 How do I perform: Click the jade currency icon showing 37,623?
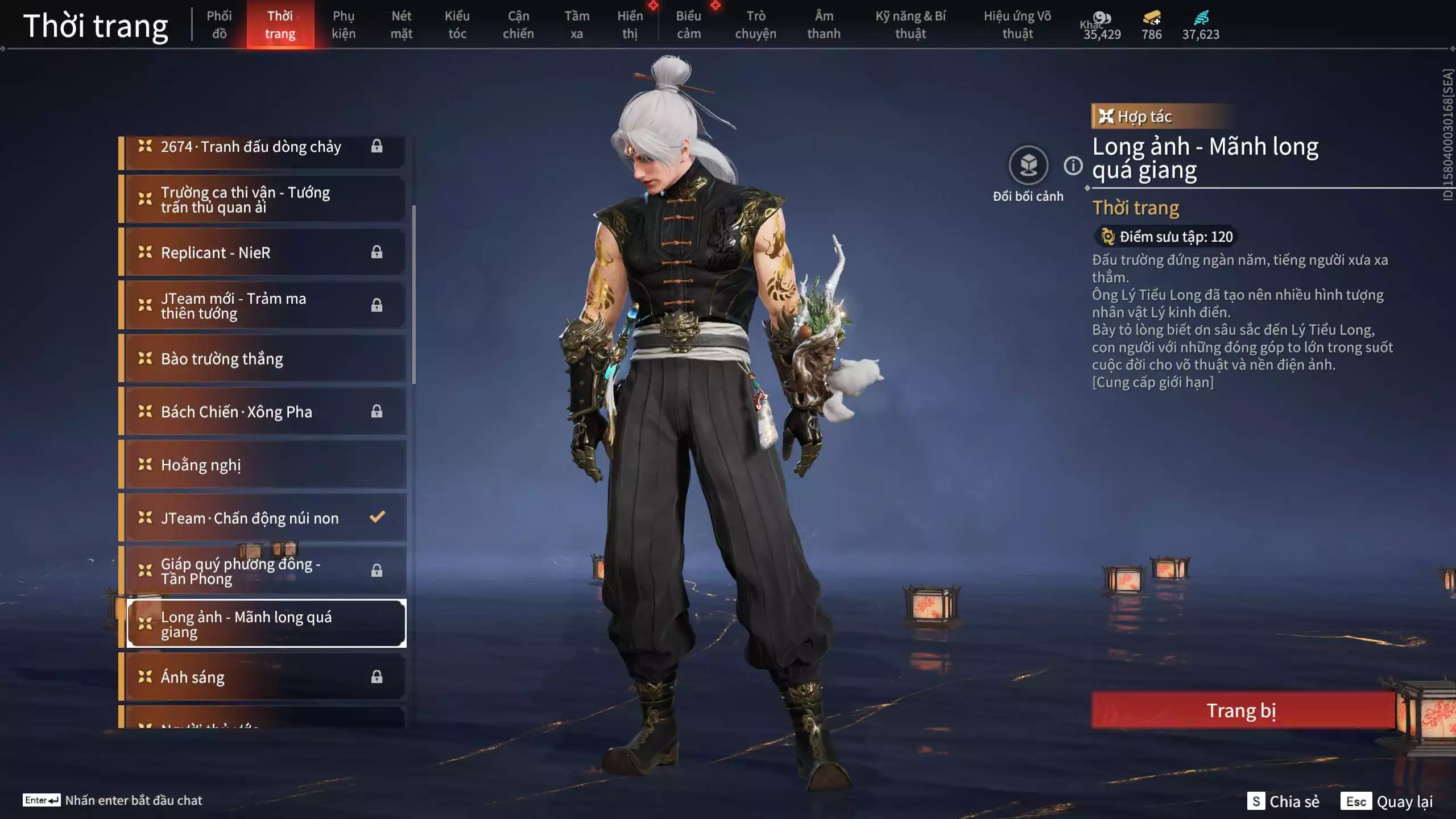pos(1200,18)
